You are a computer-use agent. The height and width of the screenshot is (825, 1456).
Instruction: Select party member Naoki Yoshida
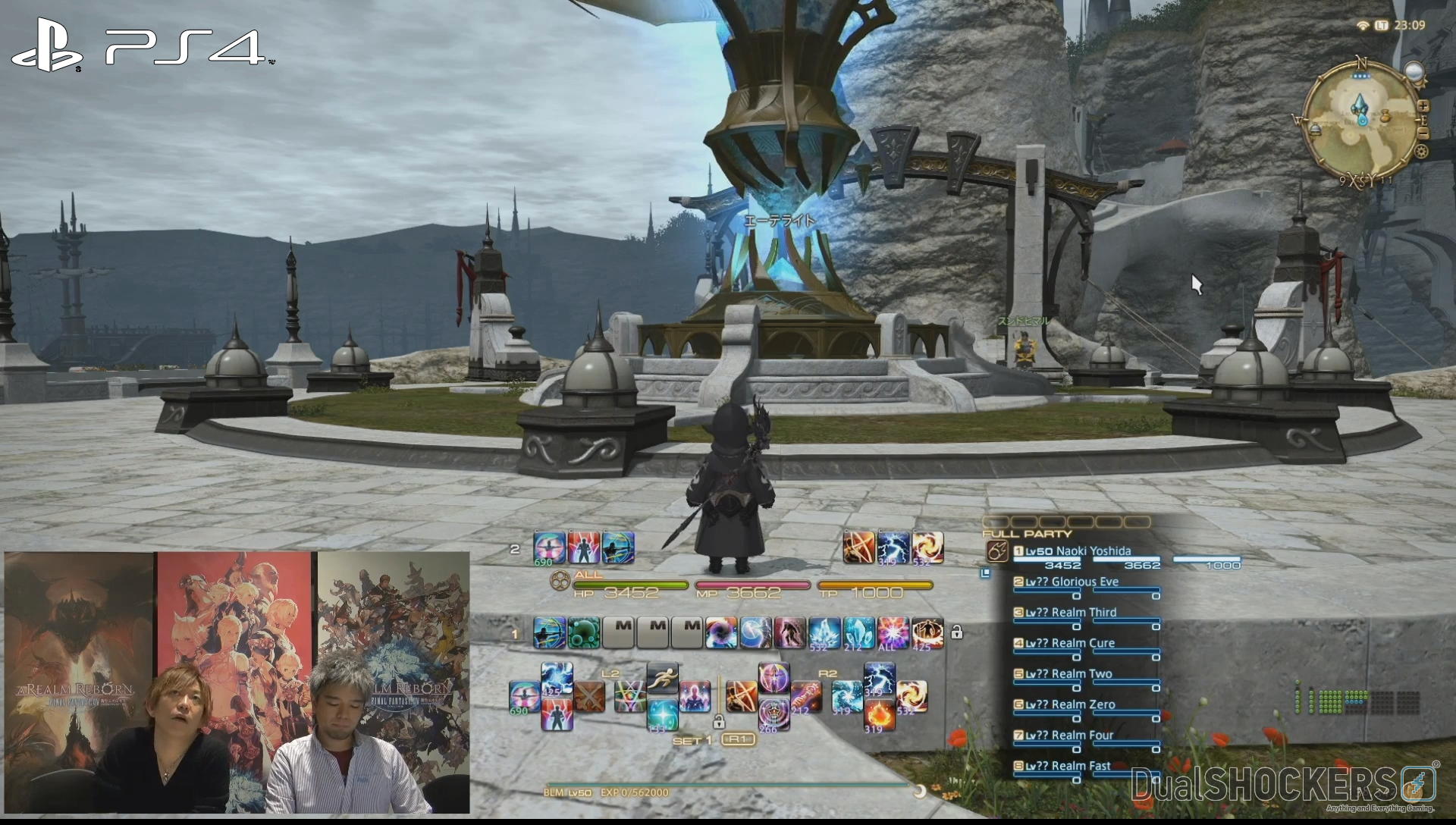click(1078, 551)
